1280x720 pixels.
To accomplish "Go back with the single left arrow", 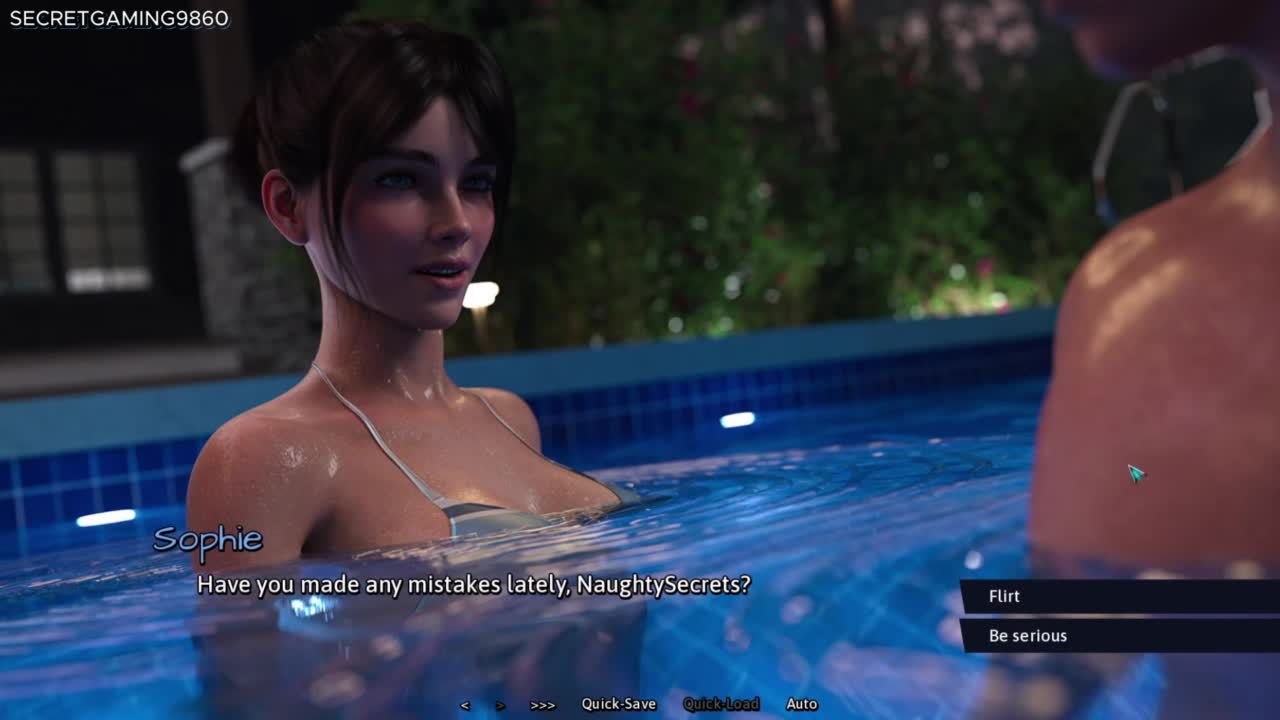I will click(x=465, y=705).
